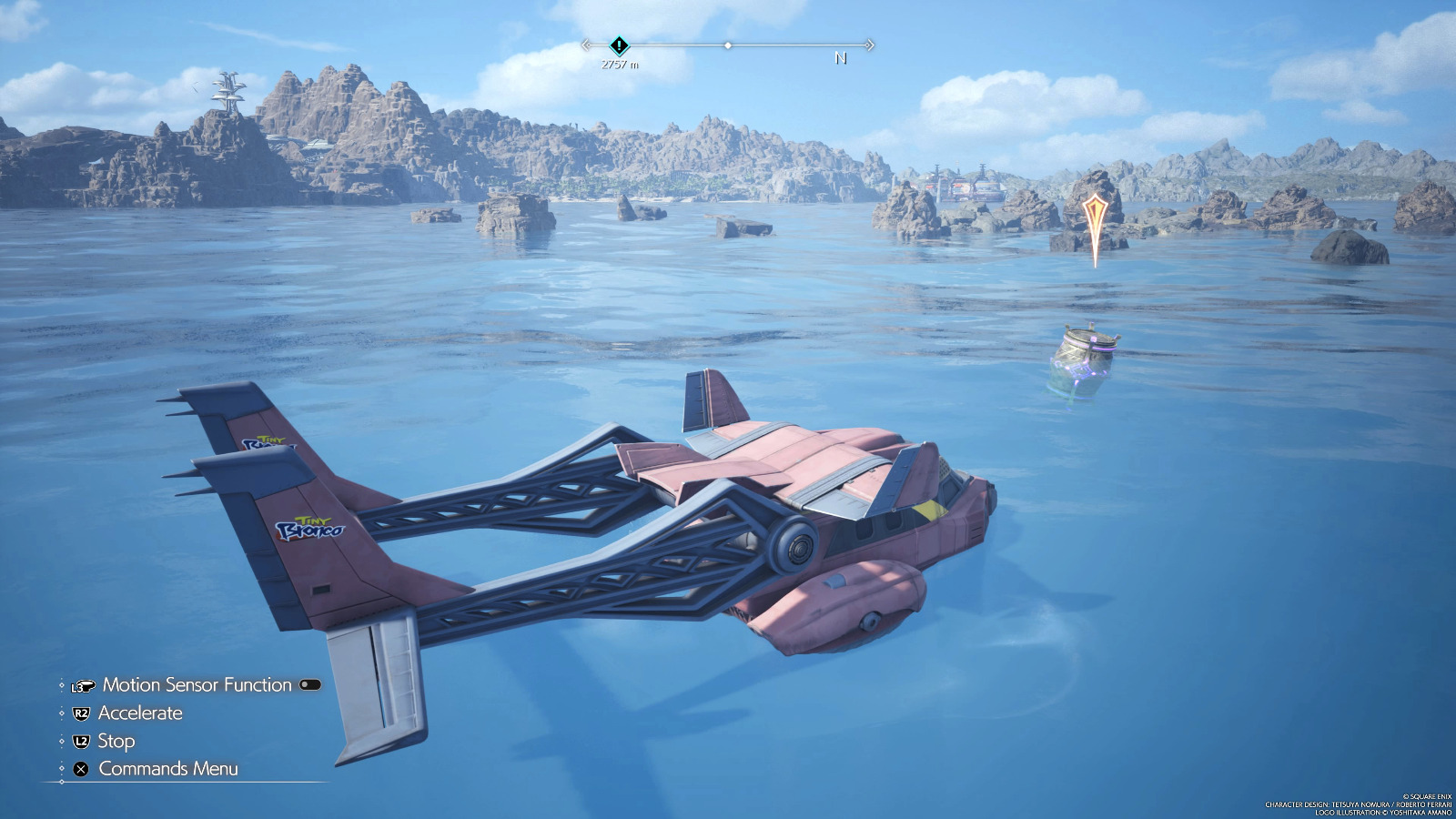Open the Commands Menu entry
The height and width of the screenshot is (819, 1456).
(x=167, y=769)
